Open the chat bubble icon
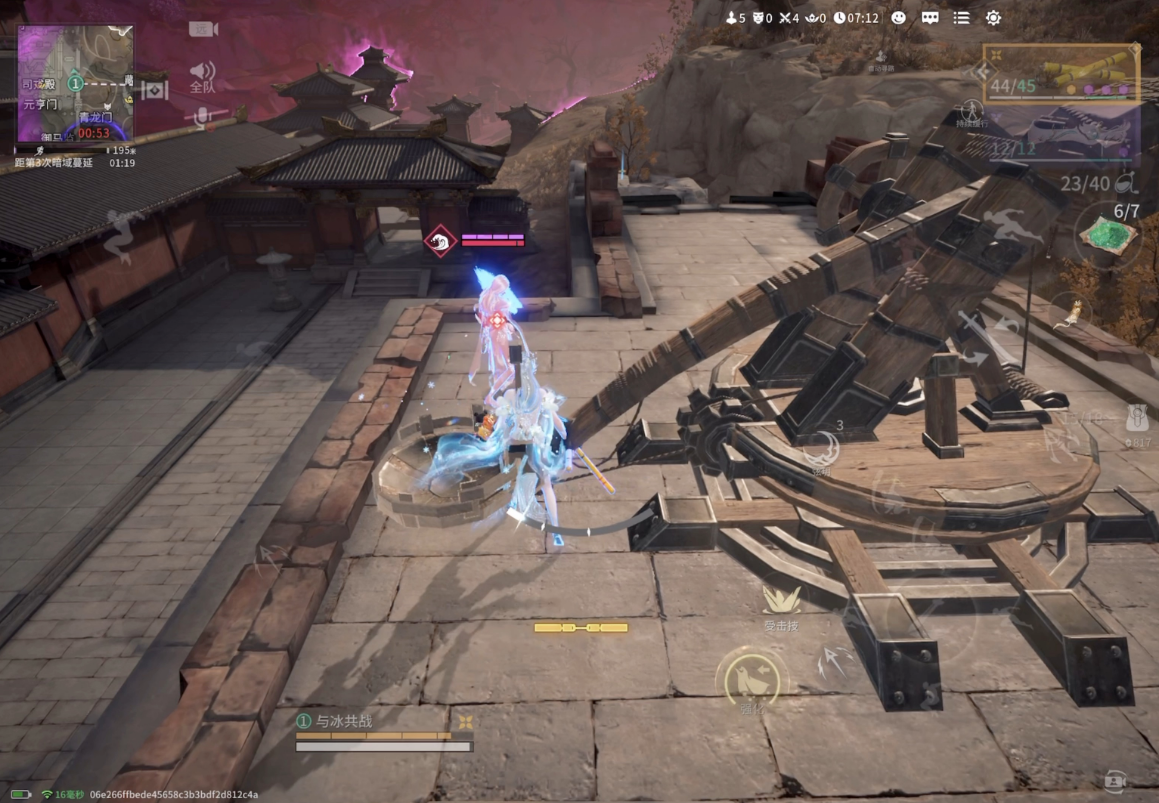 [930, 18]
